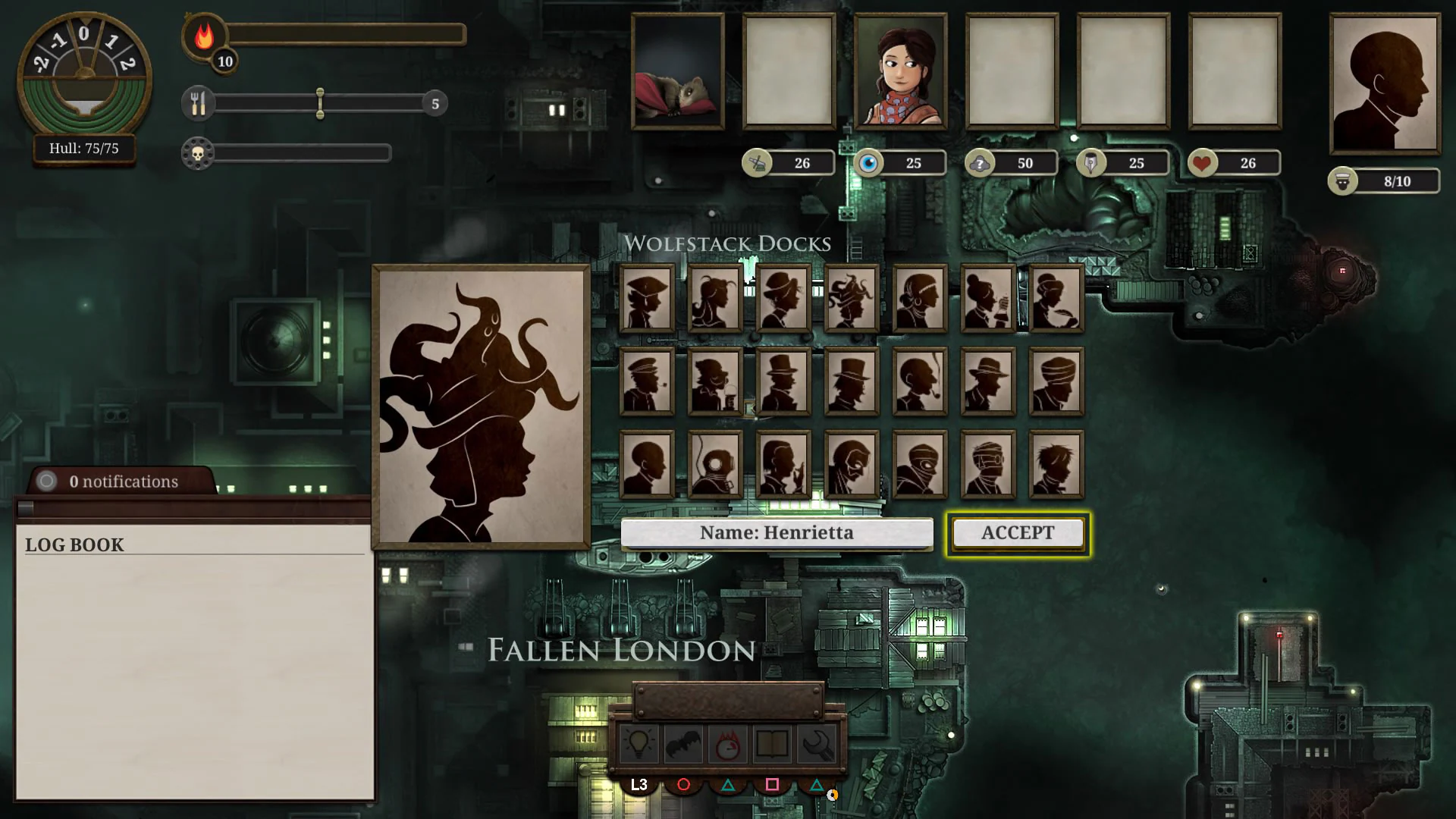Click the supplies skull icon
Screen dimensions: 1456x819
click(x=198, y=154)
